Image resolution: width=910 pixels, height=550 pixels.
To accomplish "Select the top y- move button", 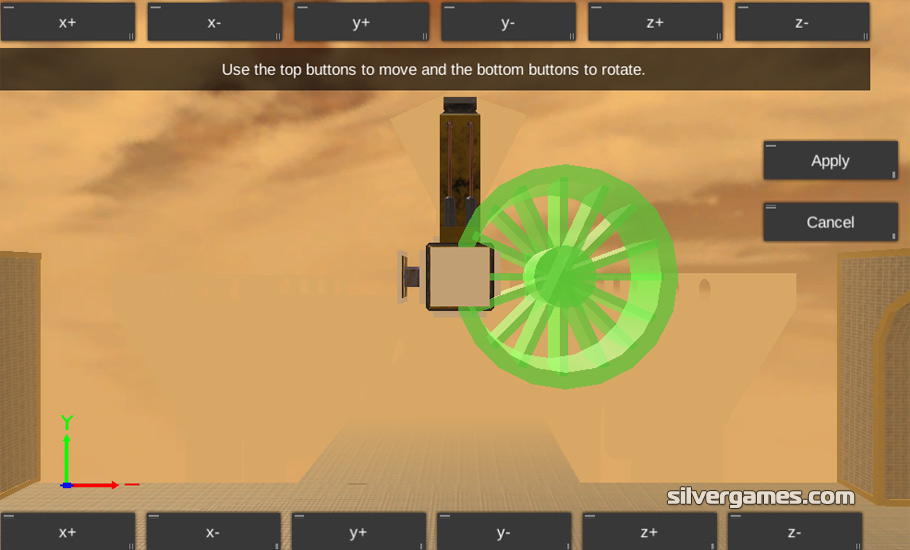I will (x=508, y=22).
